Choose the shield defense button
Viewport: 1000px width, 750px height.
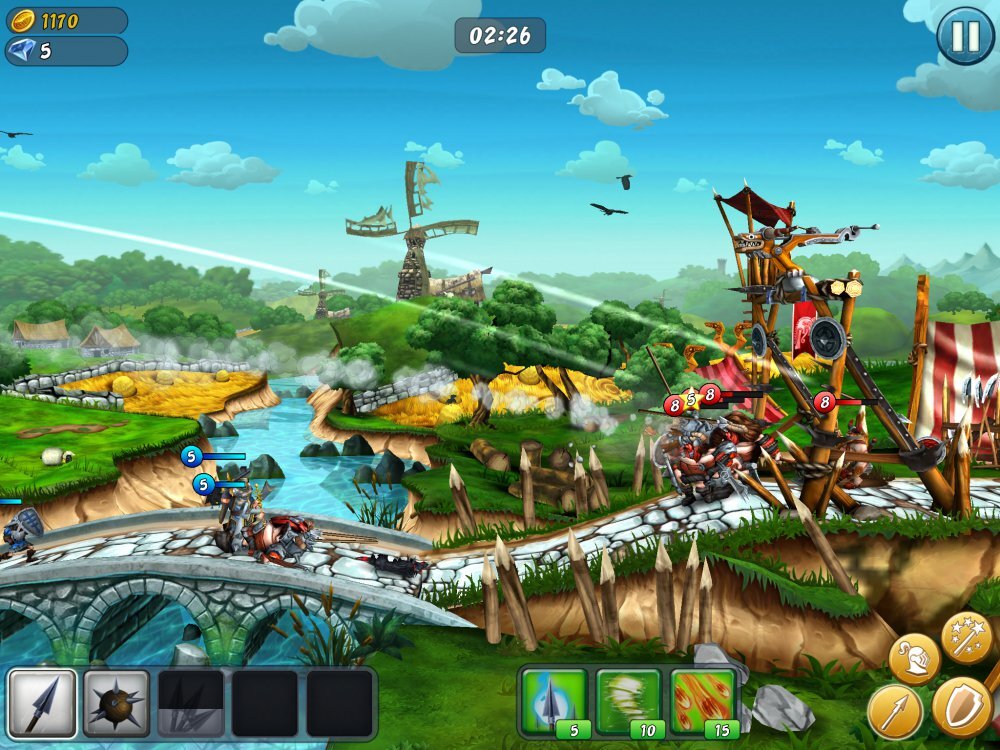click(x=961, y=706)
